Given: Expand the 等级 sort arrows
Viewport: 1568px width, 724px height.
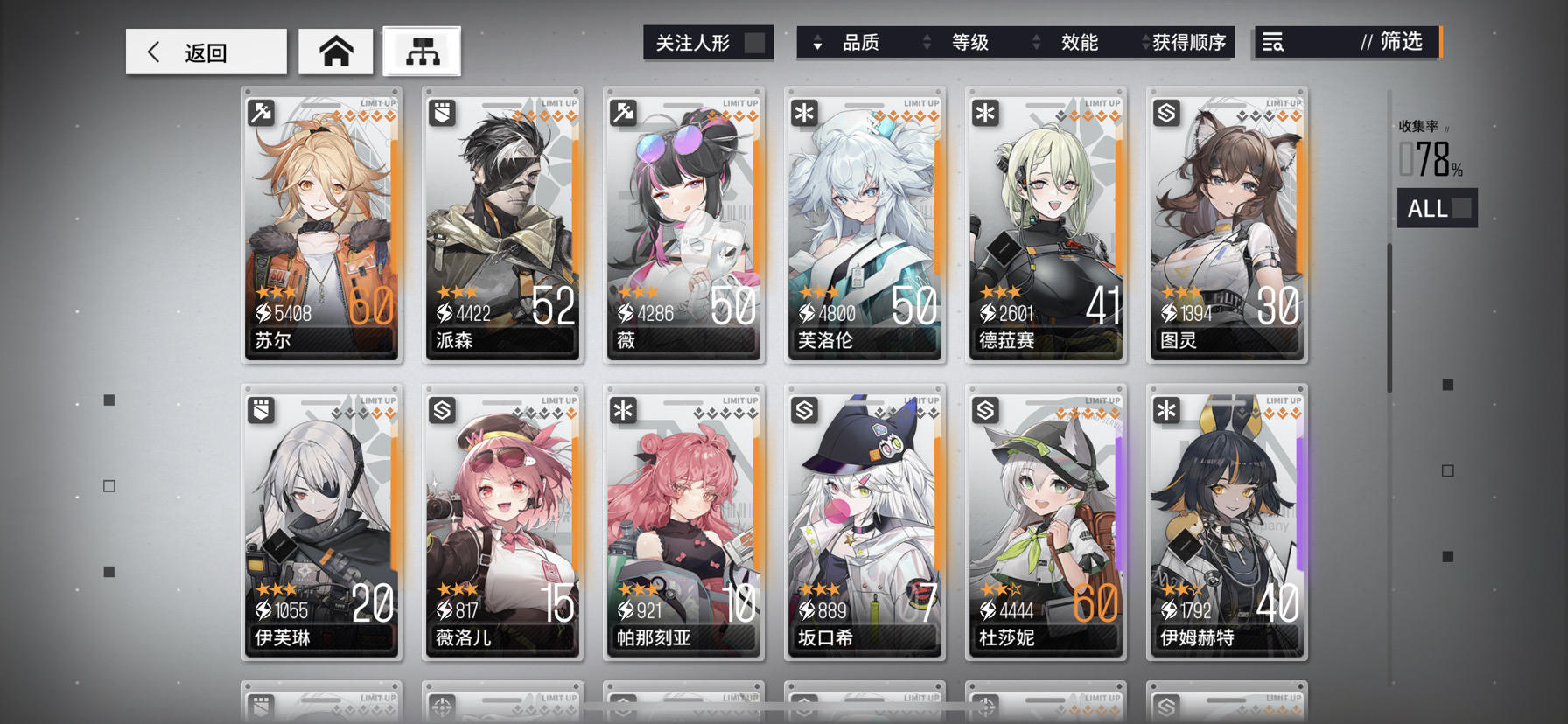Looking at the screenshot, I should point(926,42).
